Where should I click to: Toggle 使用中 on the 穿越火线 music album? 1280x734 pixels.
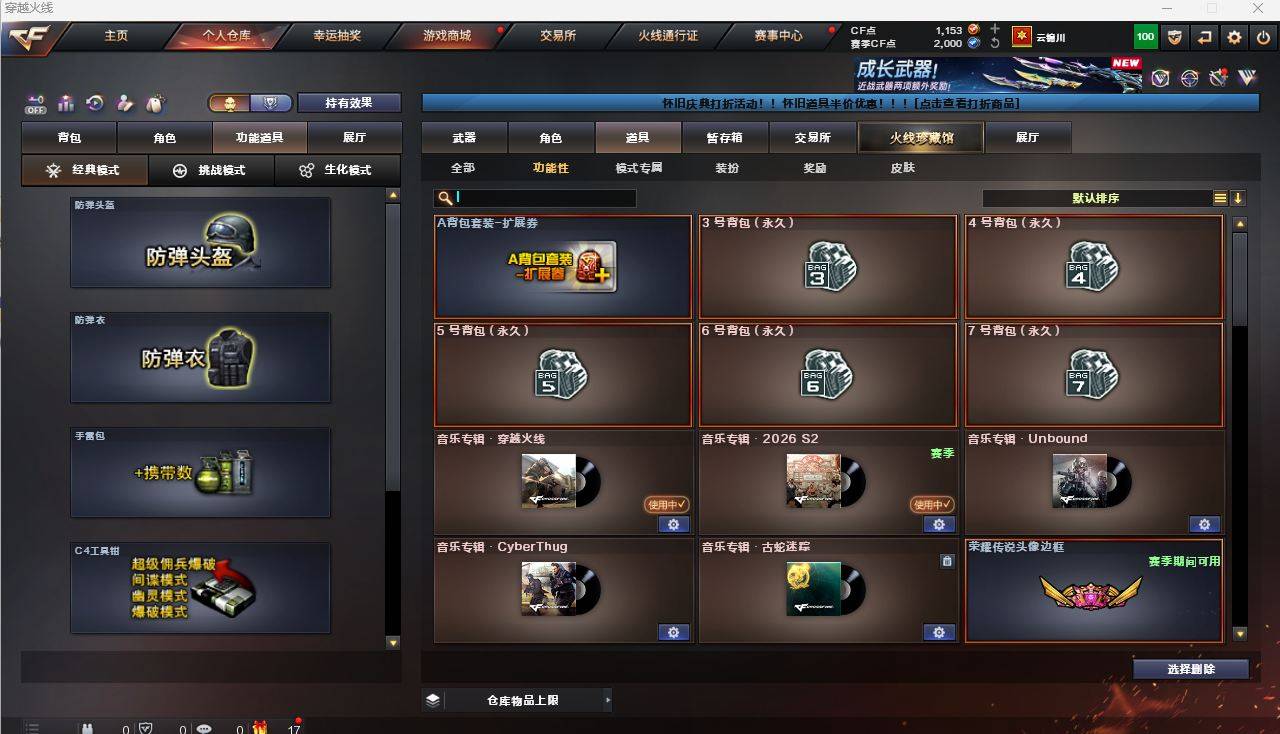pos(666,505)
